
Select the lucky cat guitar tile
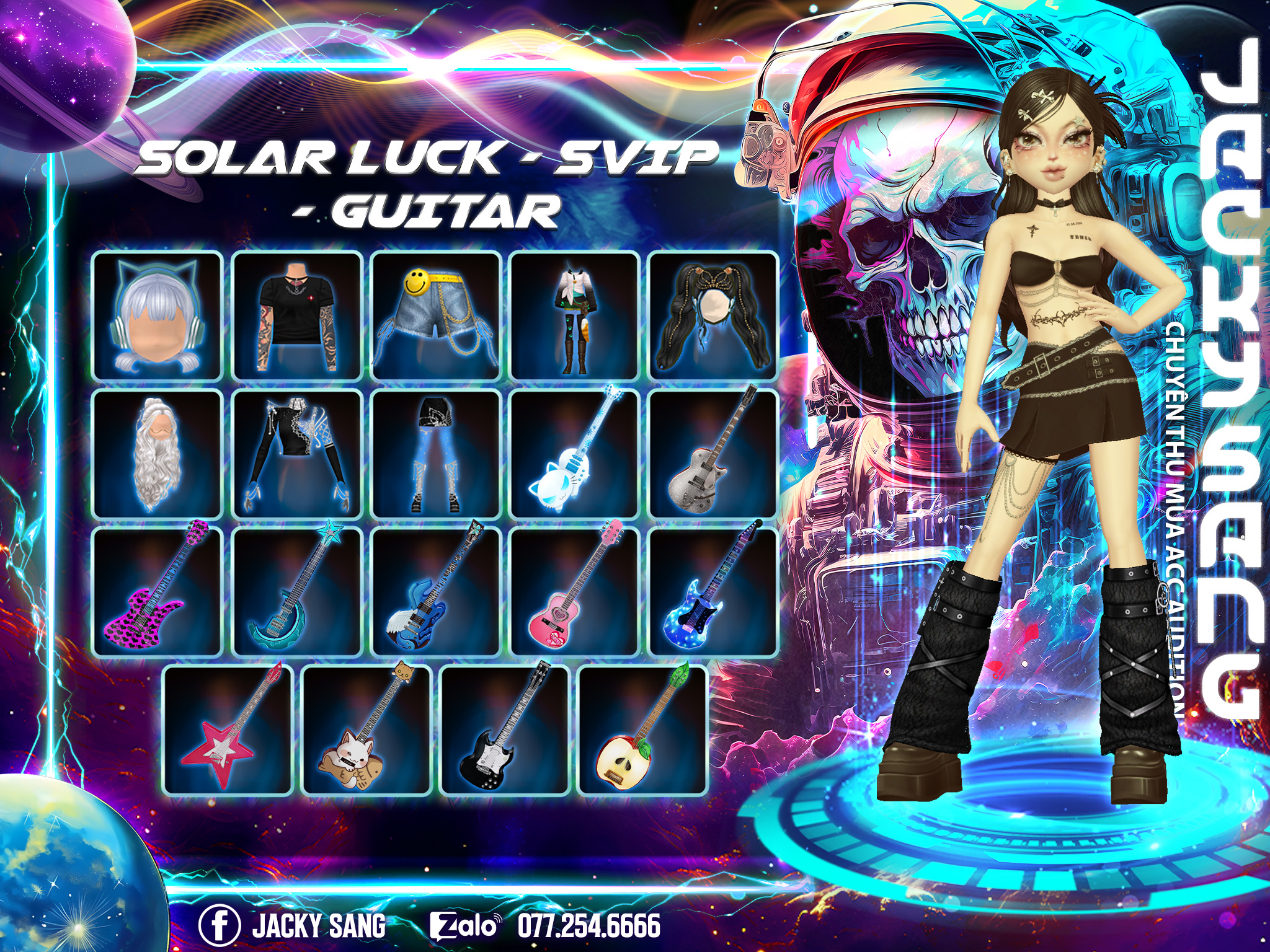pyautogui.click(x=366, y=729)
